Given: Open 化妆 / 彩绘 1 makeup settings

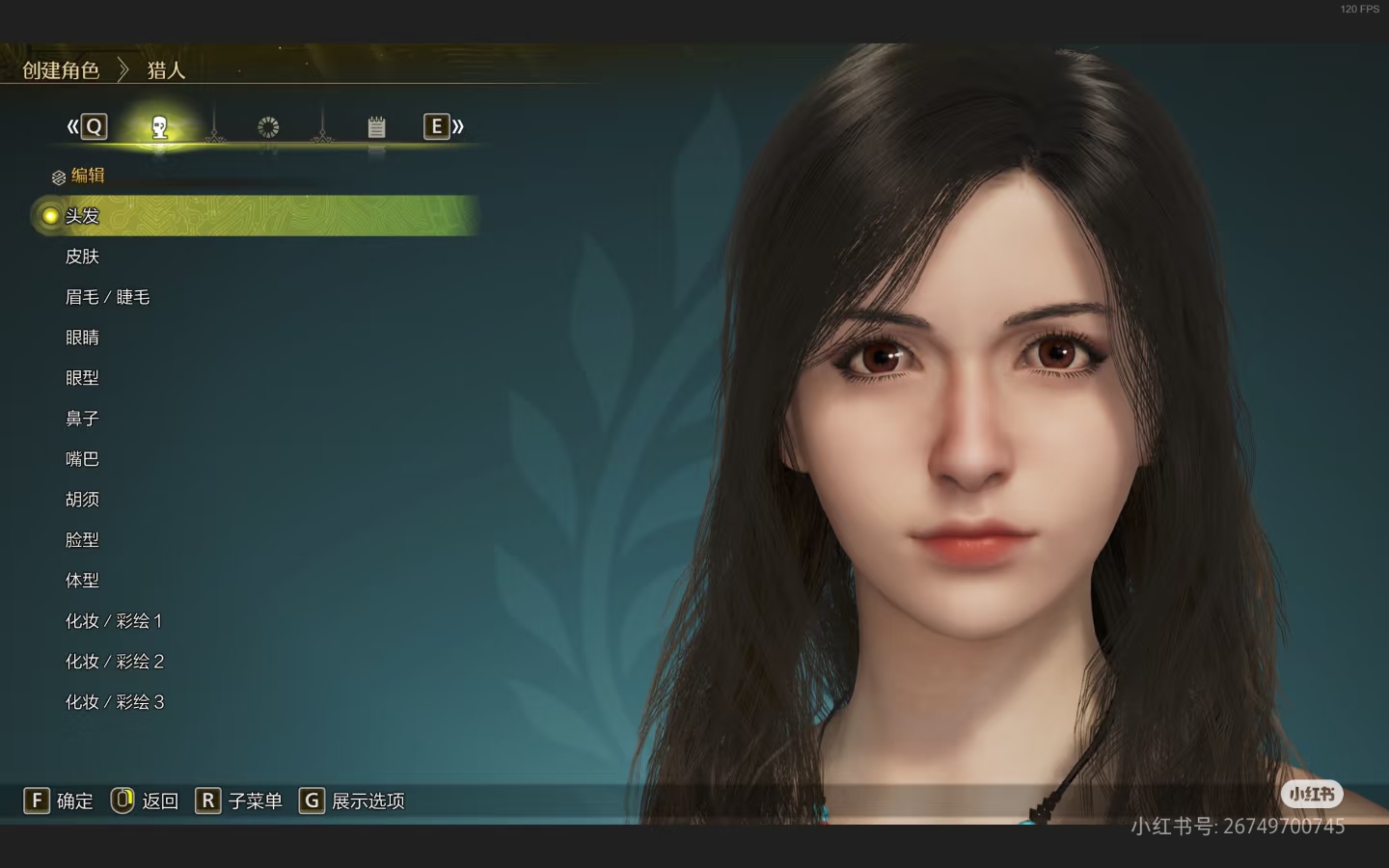Looking at the screenshot, I should coord(114,621).
